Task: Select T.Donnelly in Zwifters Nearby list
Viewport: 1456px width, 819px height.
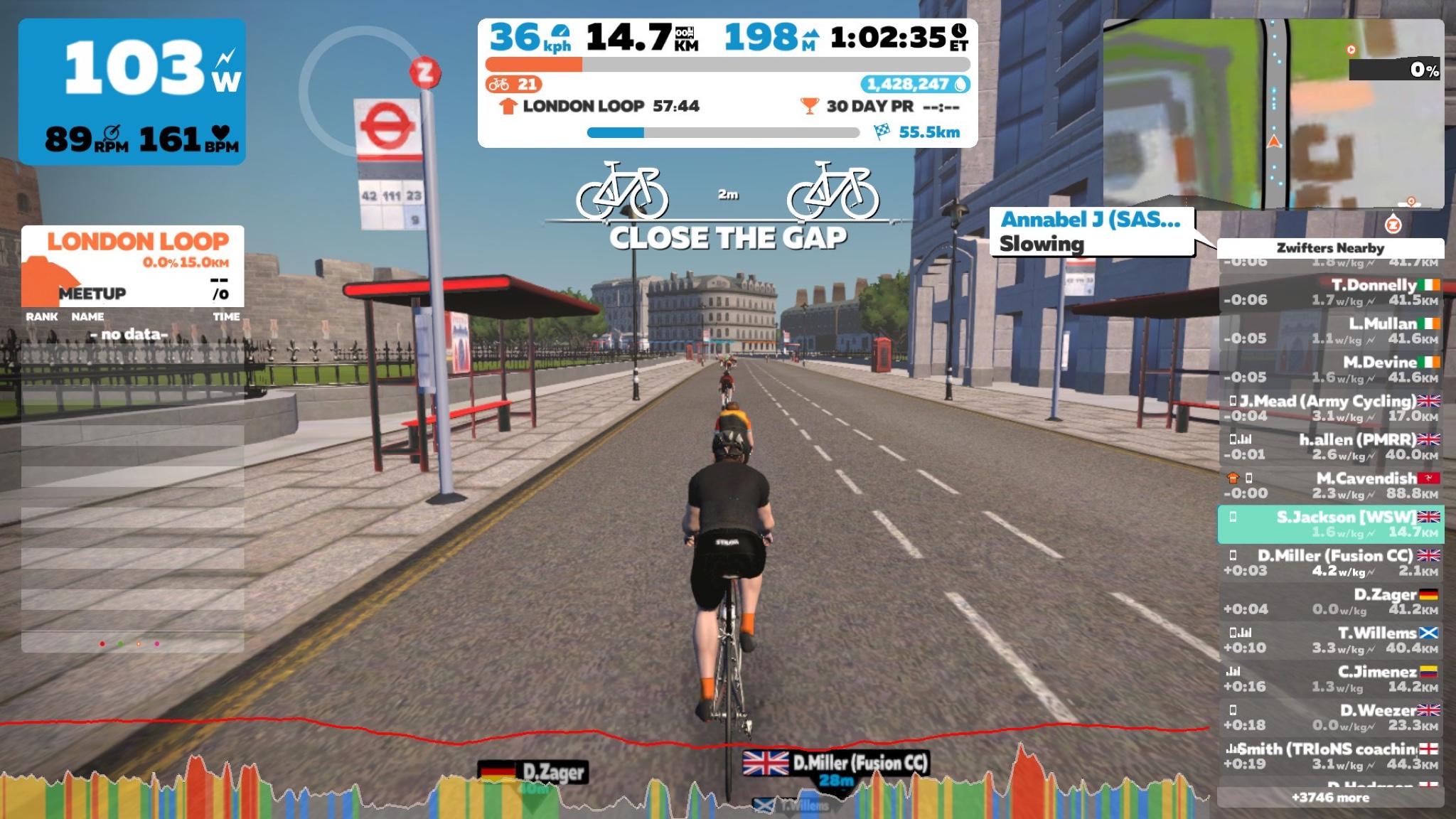Action: pyautogui.click(x=1330, y=292)
